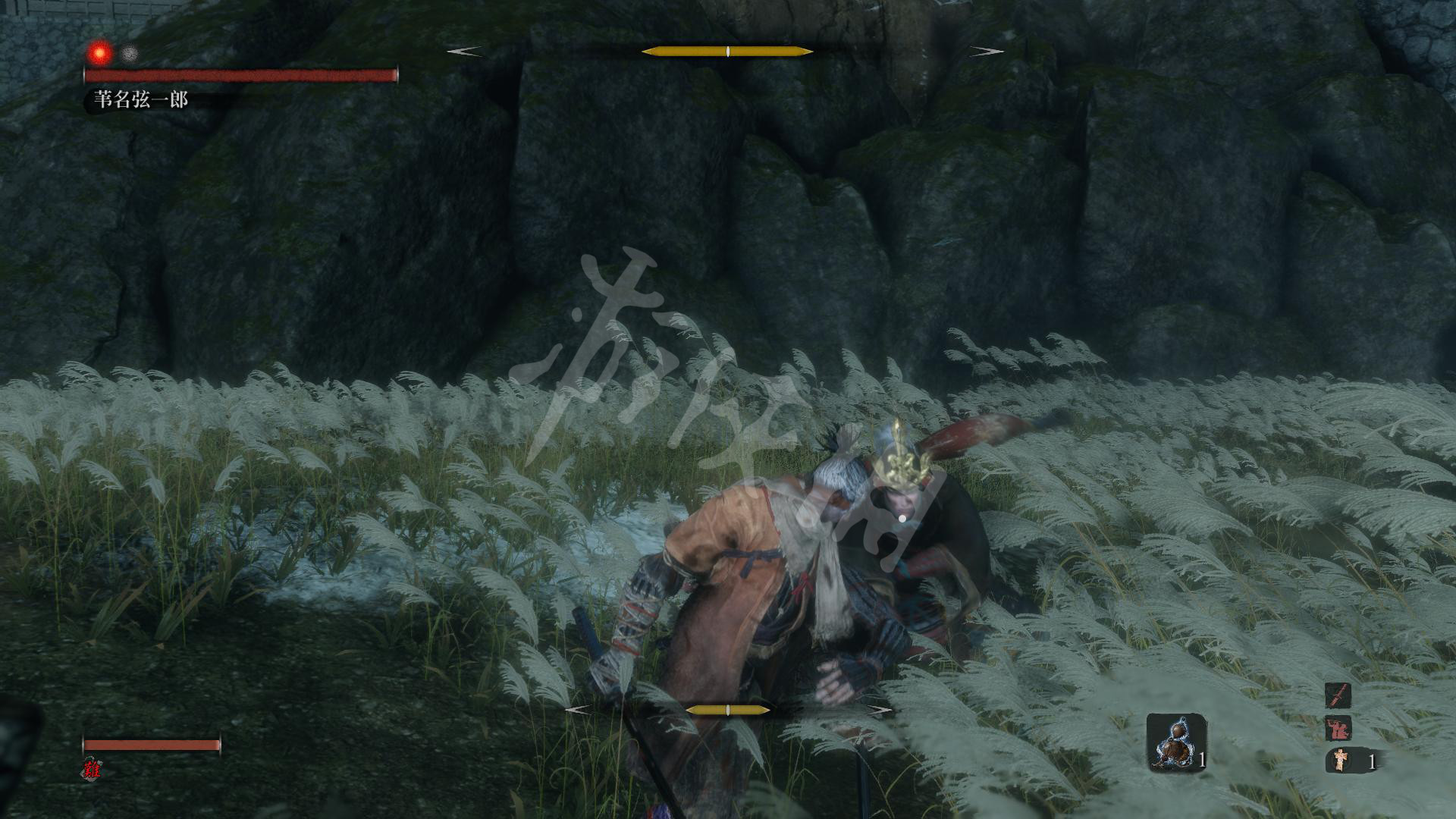Viewport: 1456px width, 819px height.
Task: Select the red sword combat art icon
Action: pos(1338,695)
